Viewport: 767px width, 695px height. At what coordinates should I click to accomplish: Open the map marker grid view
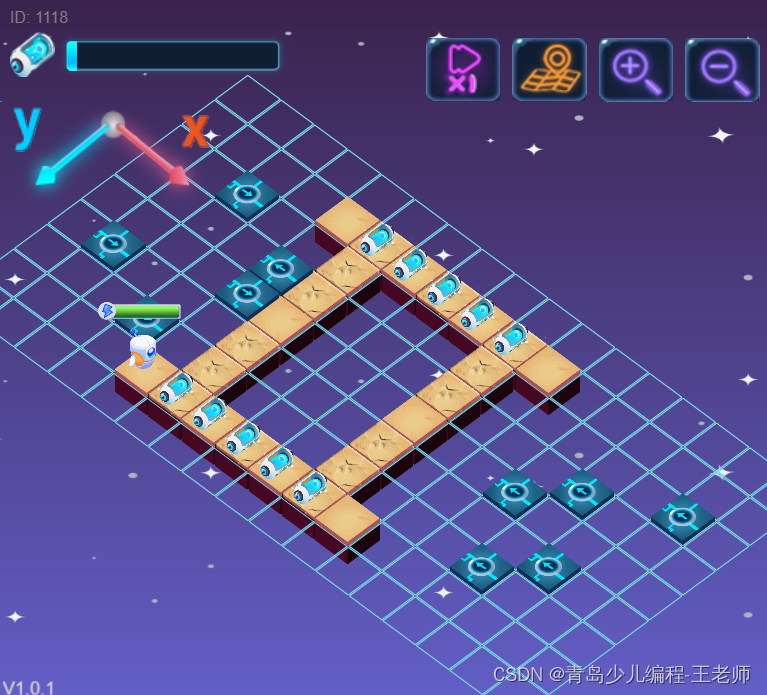549,69
